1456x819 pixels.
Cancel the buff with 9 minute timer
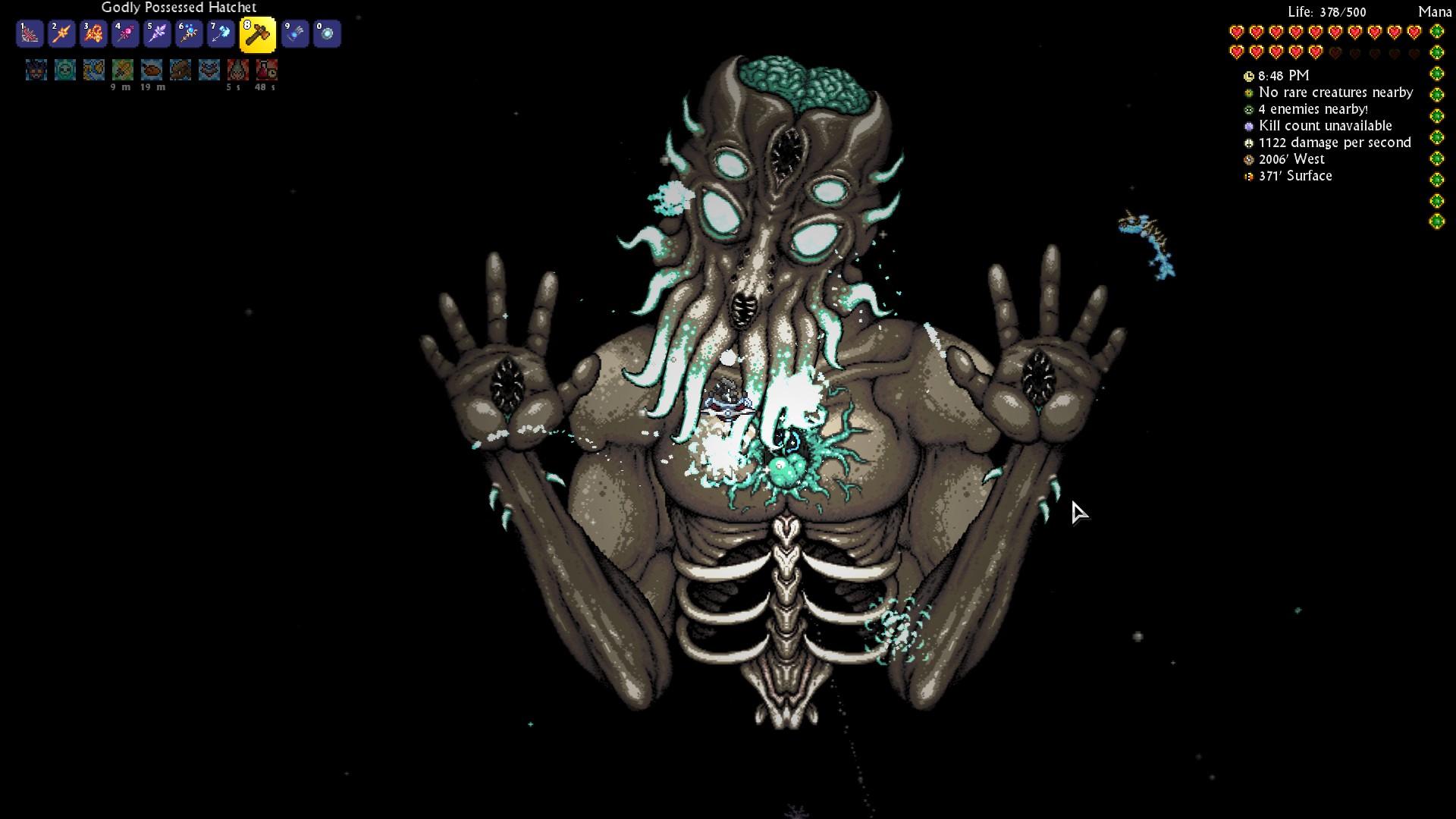pos(123,71)
